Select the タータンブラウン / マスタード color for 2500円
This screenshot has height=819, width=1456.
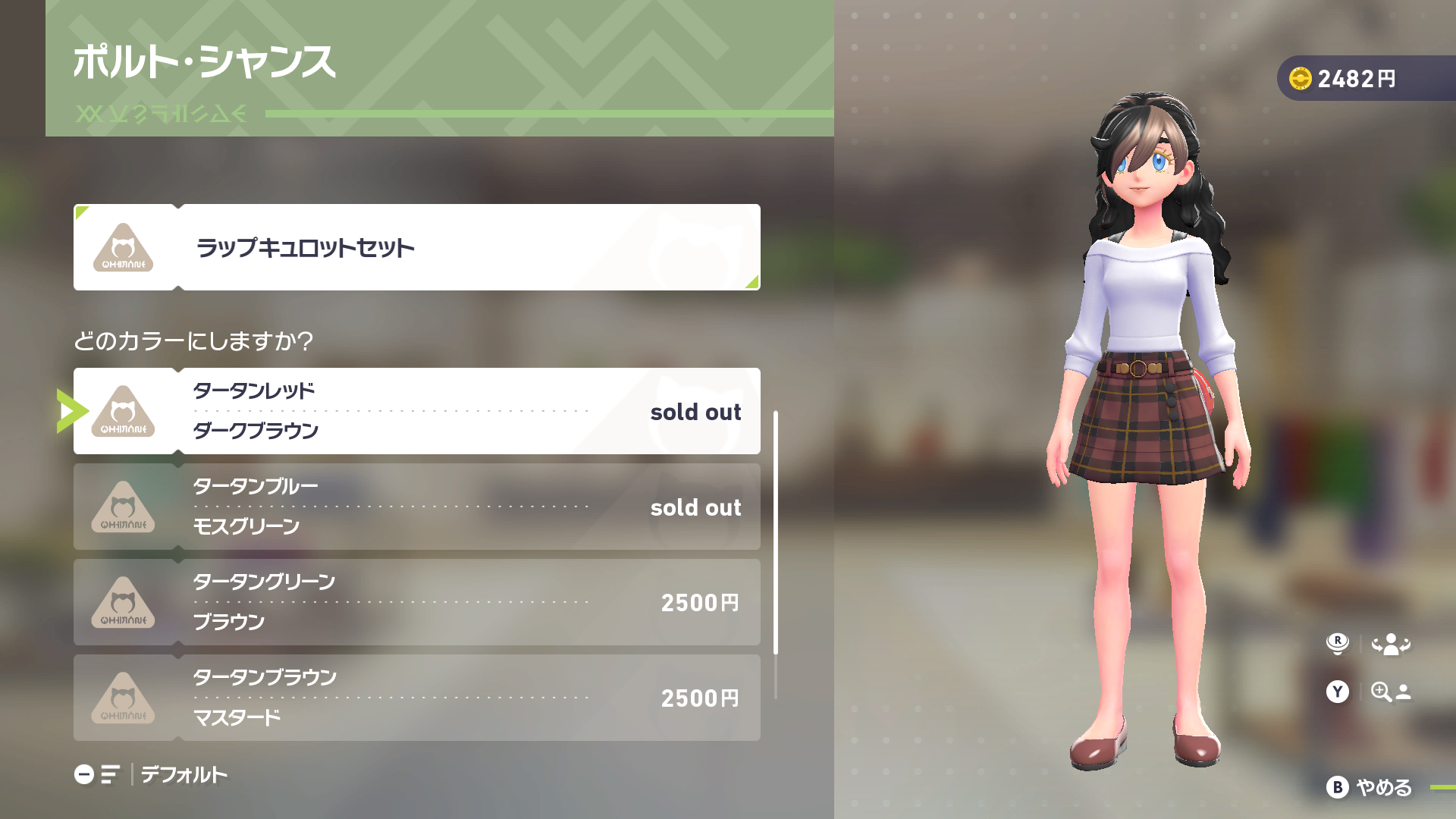pyautogui.click(x=416, y=698)
